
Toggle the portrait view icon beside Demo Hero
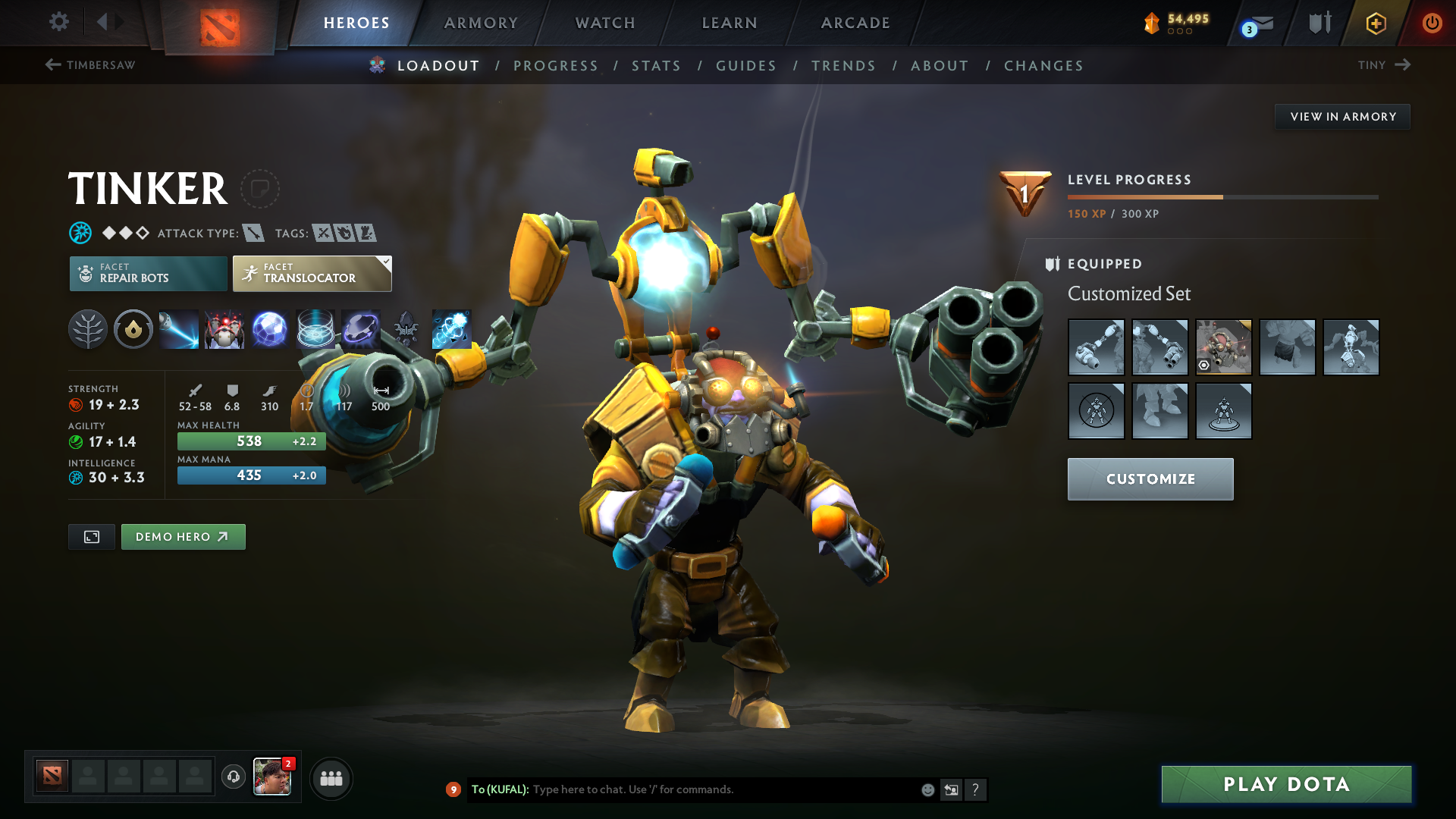(x=91, y=536)
